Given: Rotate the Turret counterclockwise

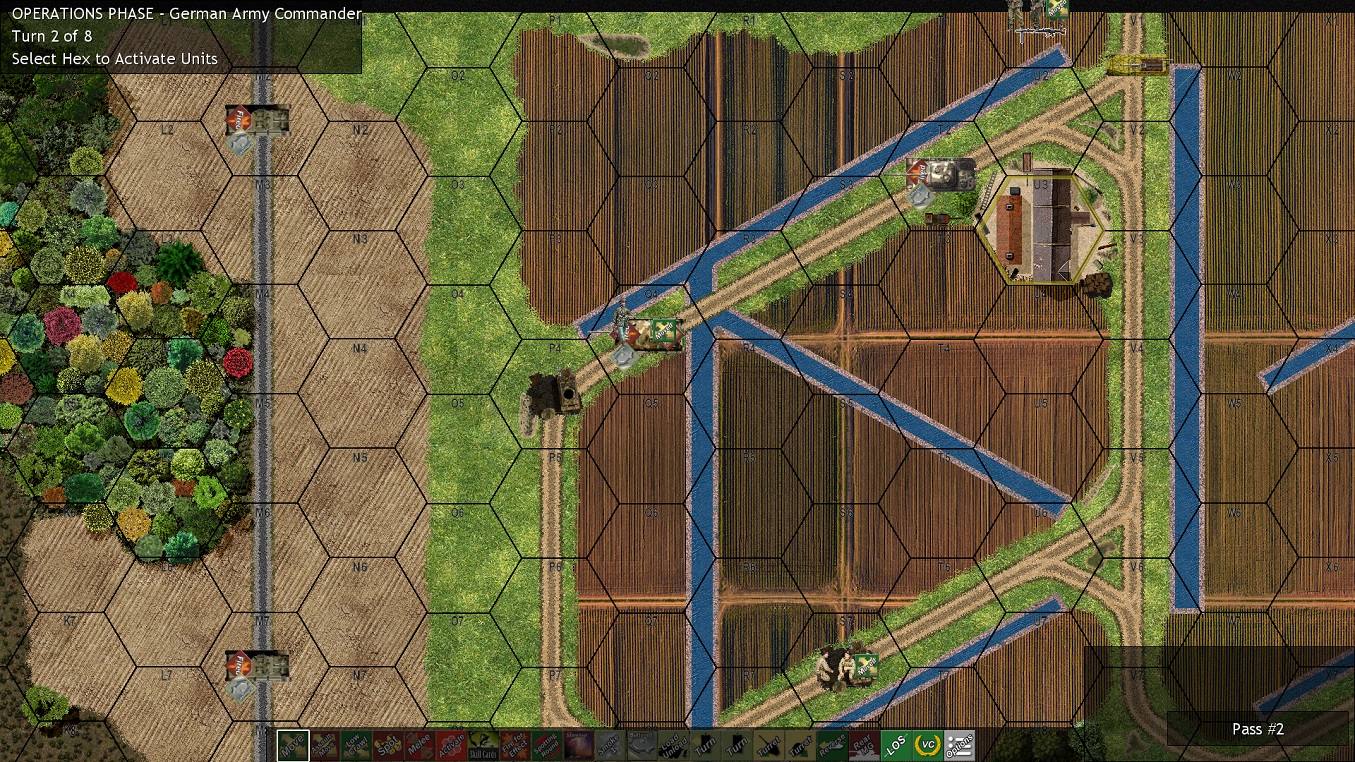Looking at the screenshot, I should (x=769, y=745).
